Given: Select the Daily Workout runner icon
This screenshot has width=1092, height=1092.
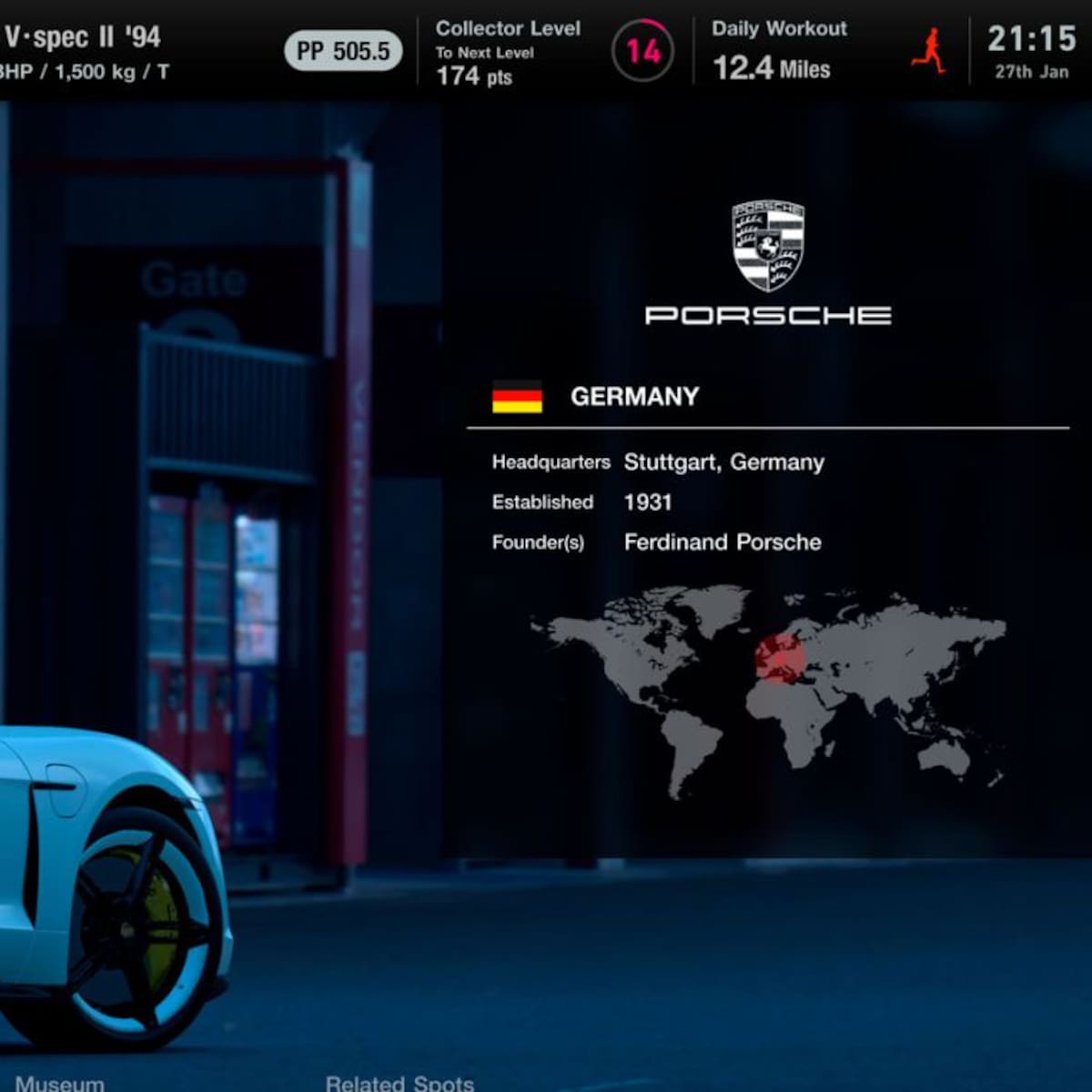Looking at the screenshot, I should point(929,51).
